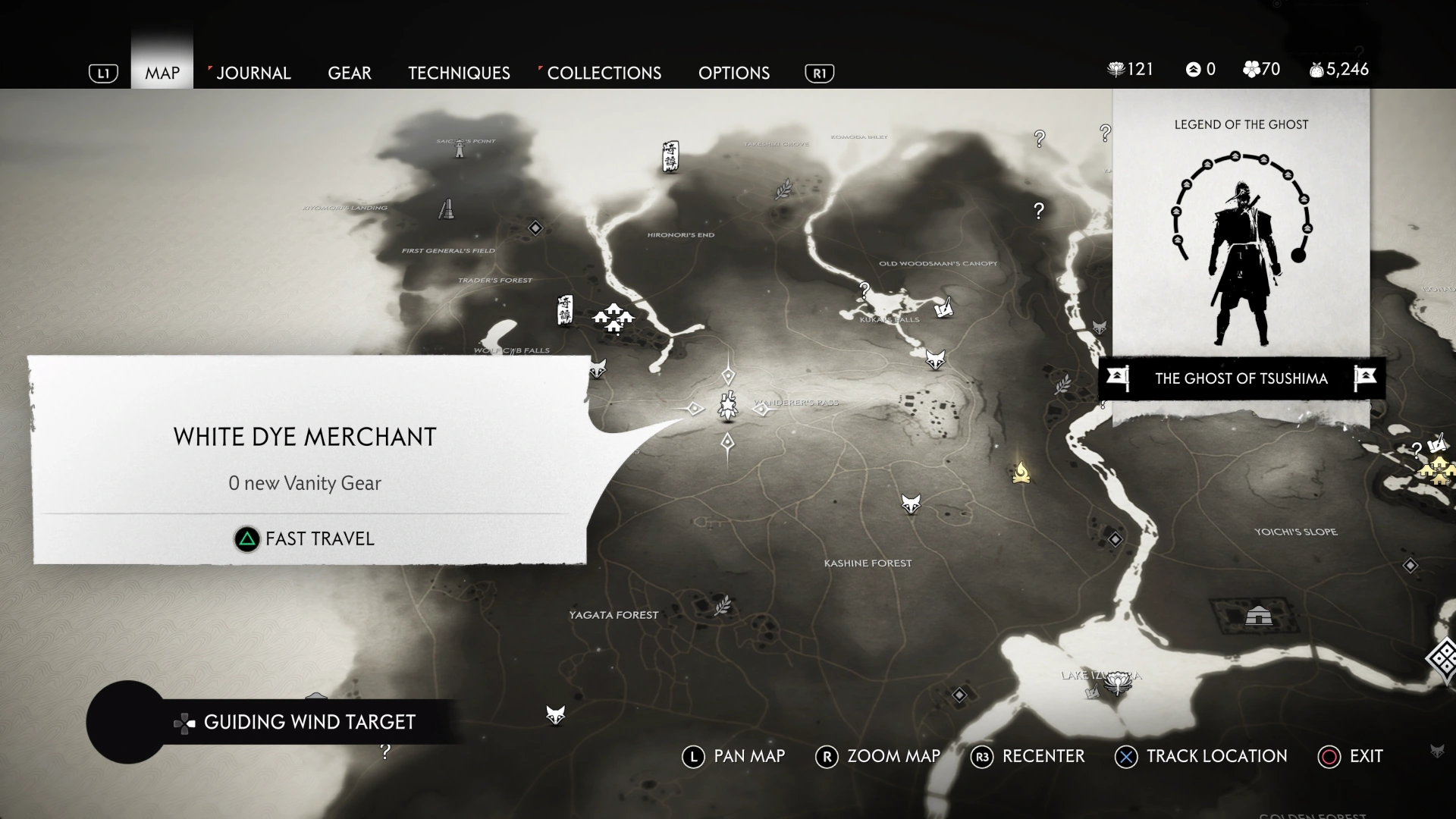The width and height of the screenshot is (1456, 819).
Task: Open the COLLECTIONS tab
Action: click(604, 73)
